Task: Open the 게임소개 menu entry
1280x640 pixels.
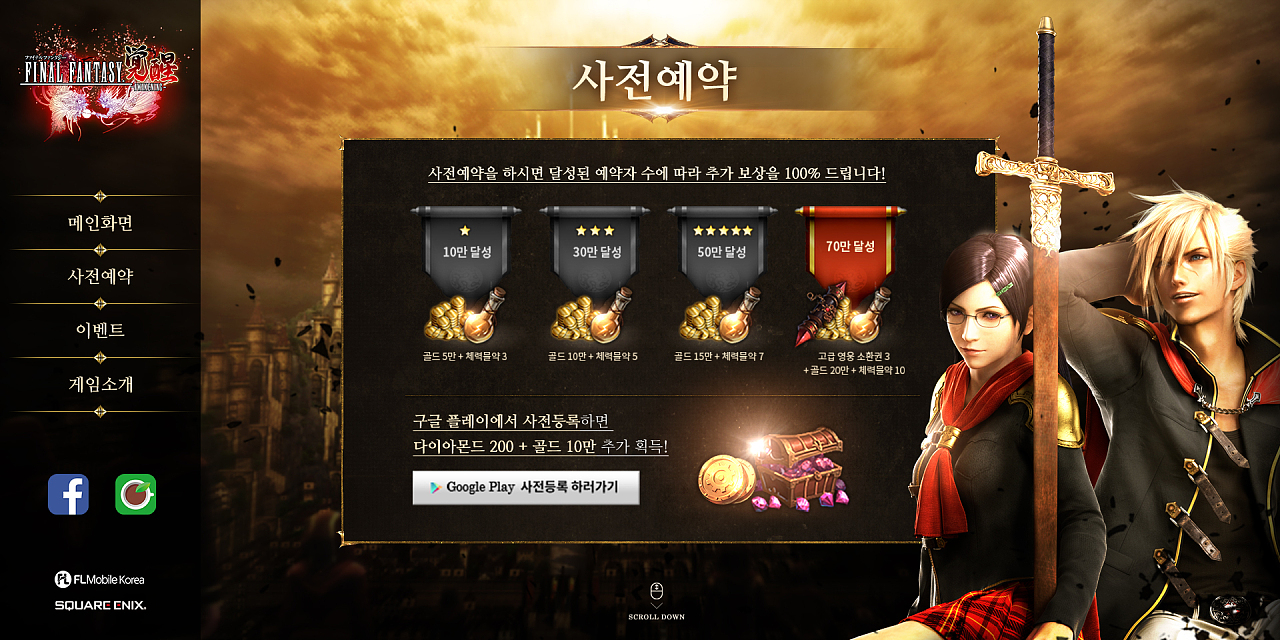Action: (x=100, y=385)
